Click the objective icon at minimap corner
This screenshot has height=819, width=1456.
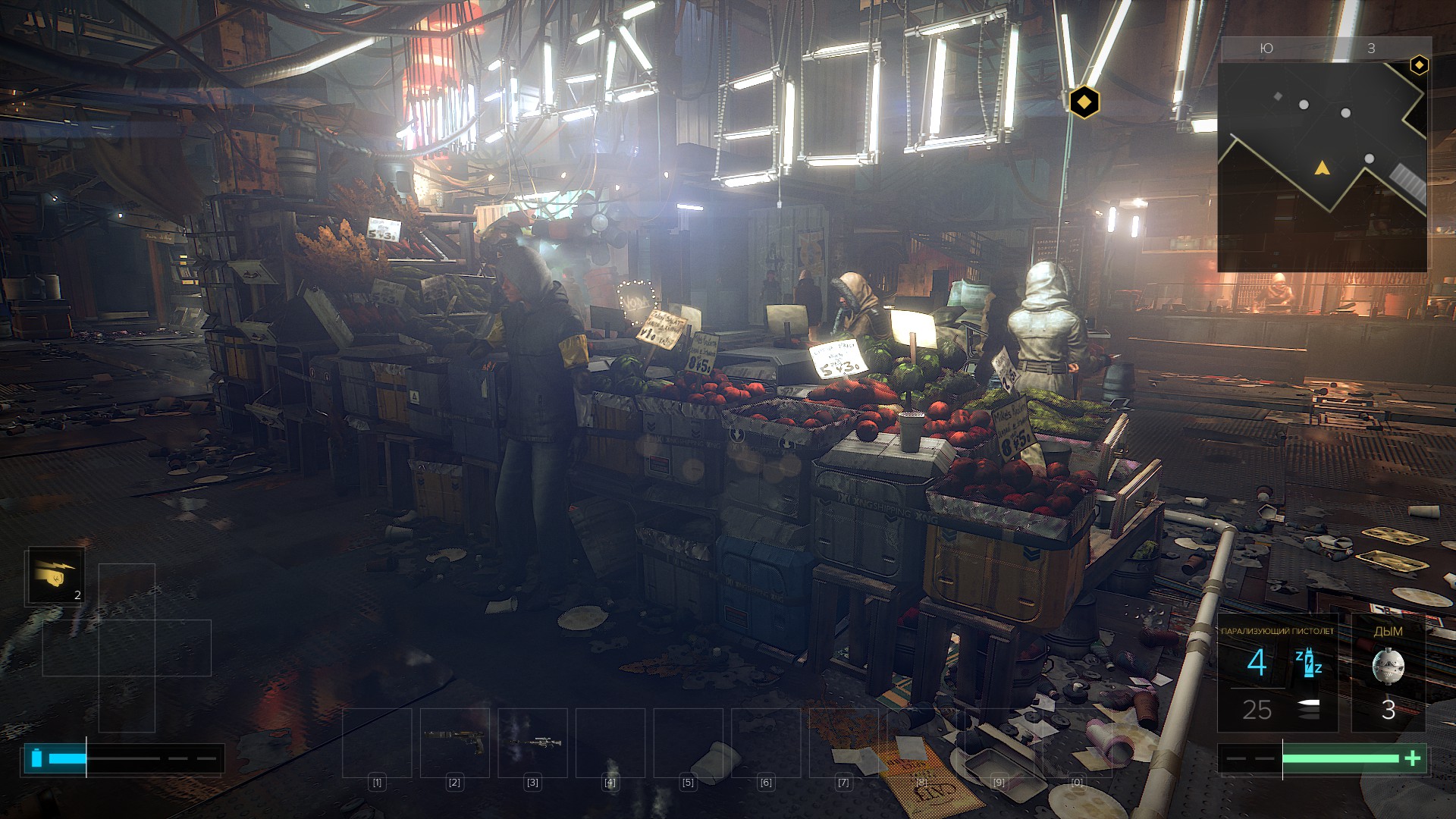pos(1418,65)
